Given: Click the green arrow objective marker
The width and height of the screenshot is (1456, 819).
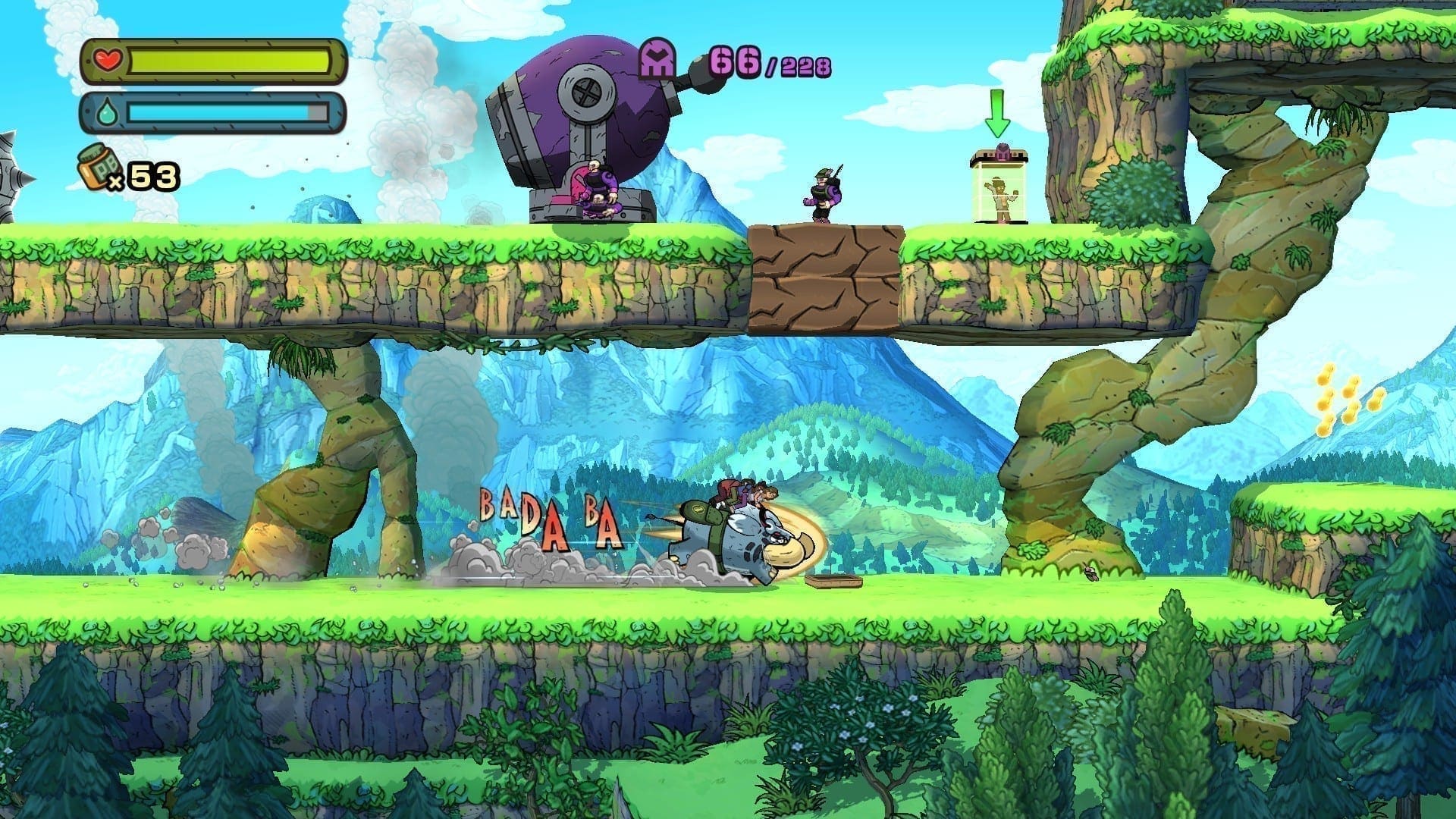Looking at the screenshot, I should coord(998,116).
